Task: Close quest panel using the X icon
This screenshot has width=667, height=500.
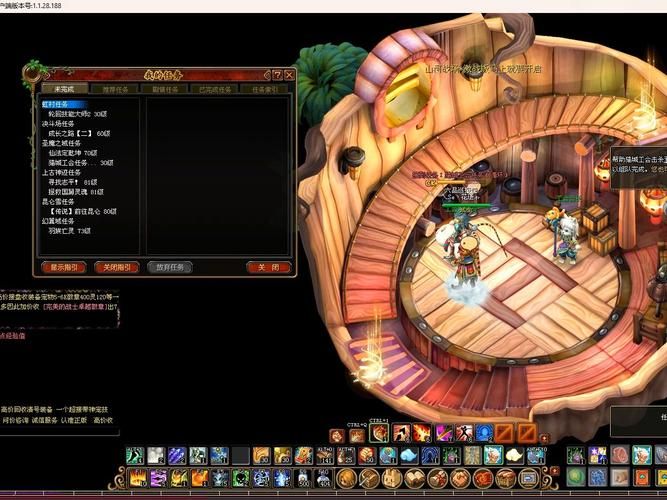Action: (289, 74)
